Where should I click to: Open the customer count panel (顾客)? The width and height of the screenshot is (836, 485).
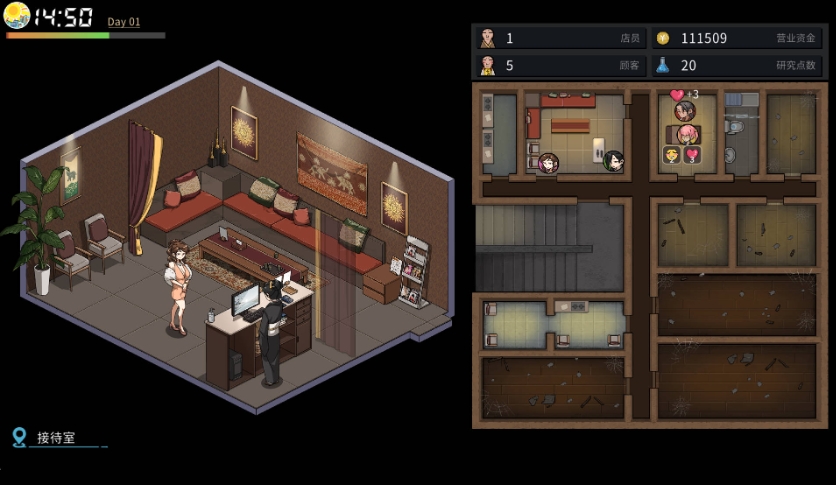[x=560, y=66]
